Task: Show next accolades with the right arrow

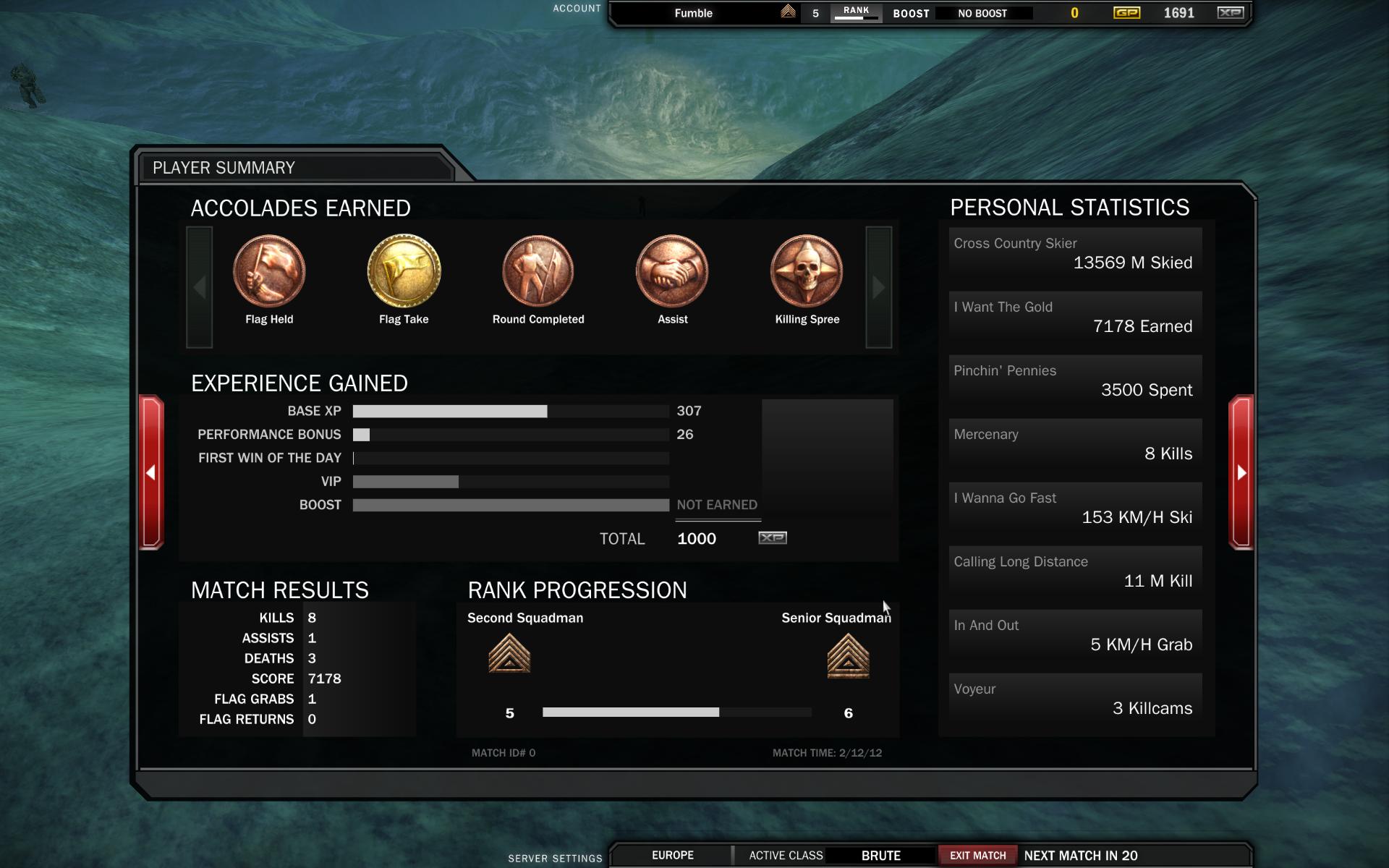Action: tap(878, 287)
